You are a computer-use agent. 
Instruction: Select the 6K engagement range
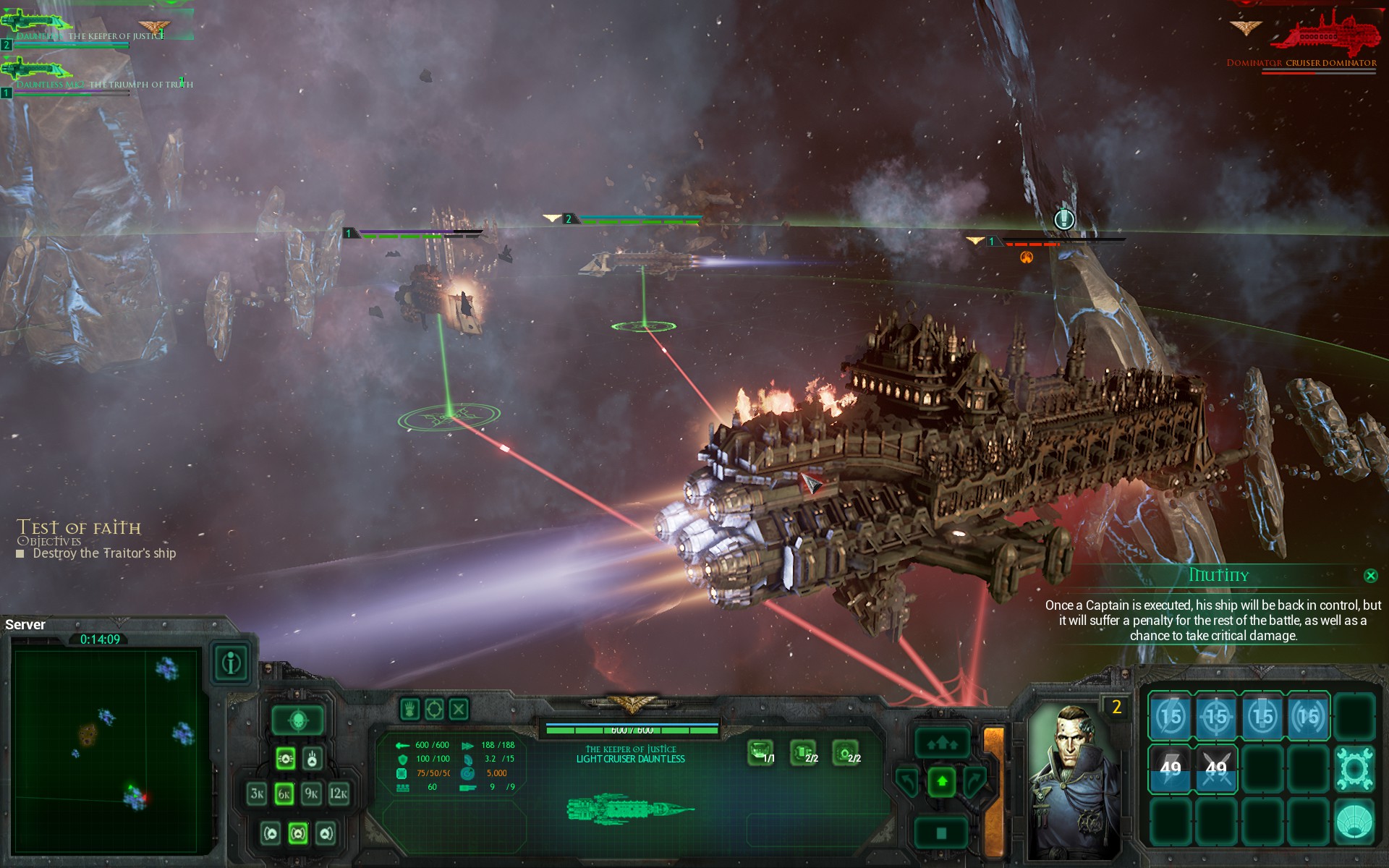point(284,793)
